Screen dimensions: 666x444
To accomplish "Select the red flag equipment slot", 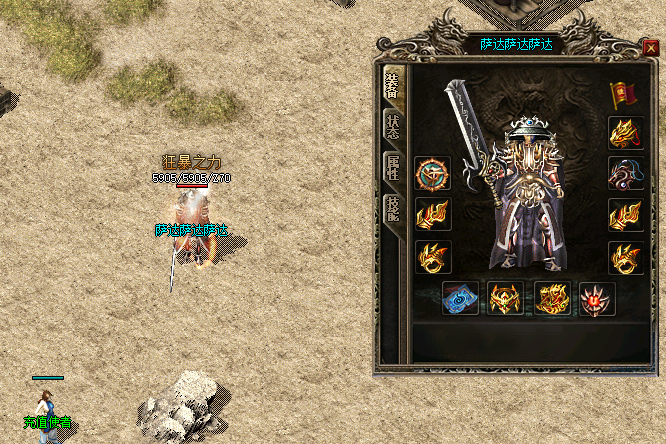I will (624, 95).
